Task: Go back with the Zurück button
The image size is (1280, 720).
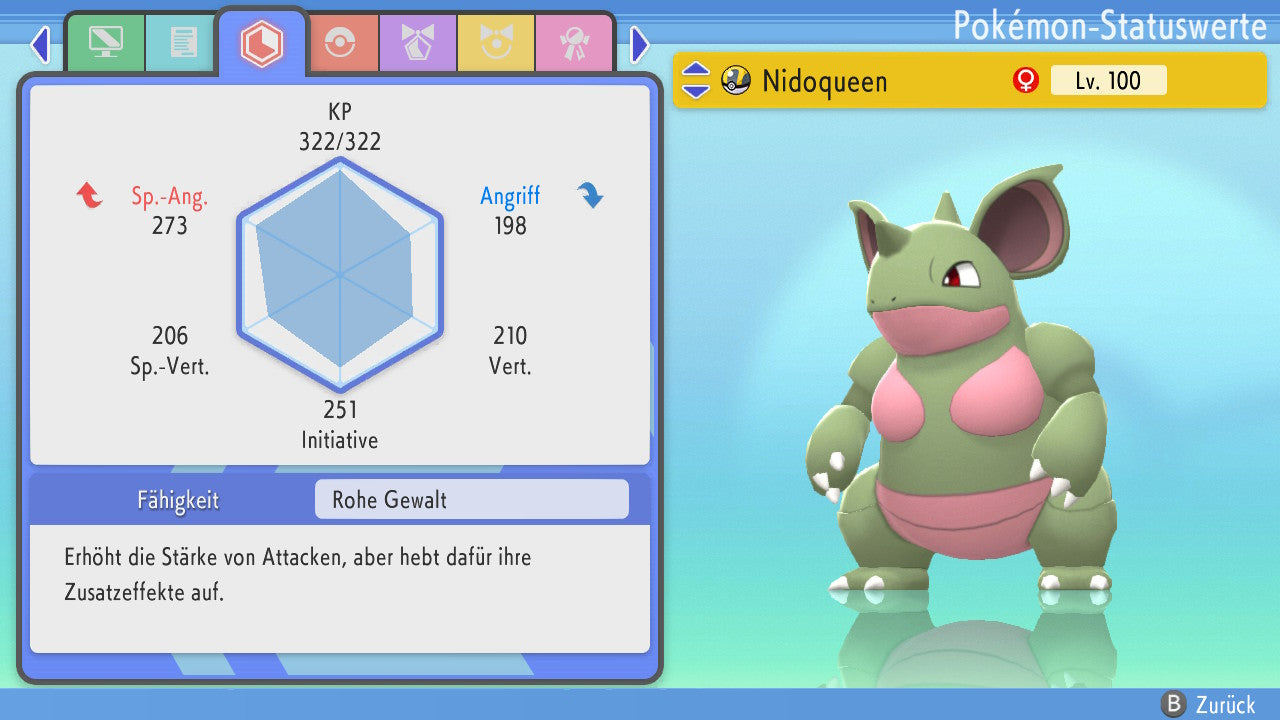Action: 1208,704
